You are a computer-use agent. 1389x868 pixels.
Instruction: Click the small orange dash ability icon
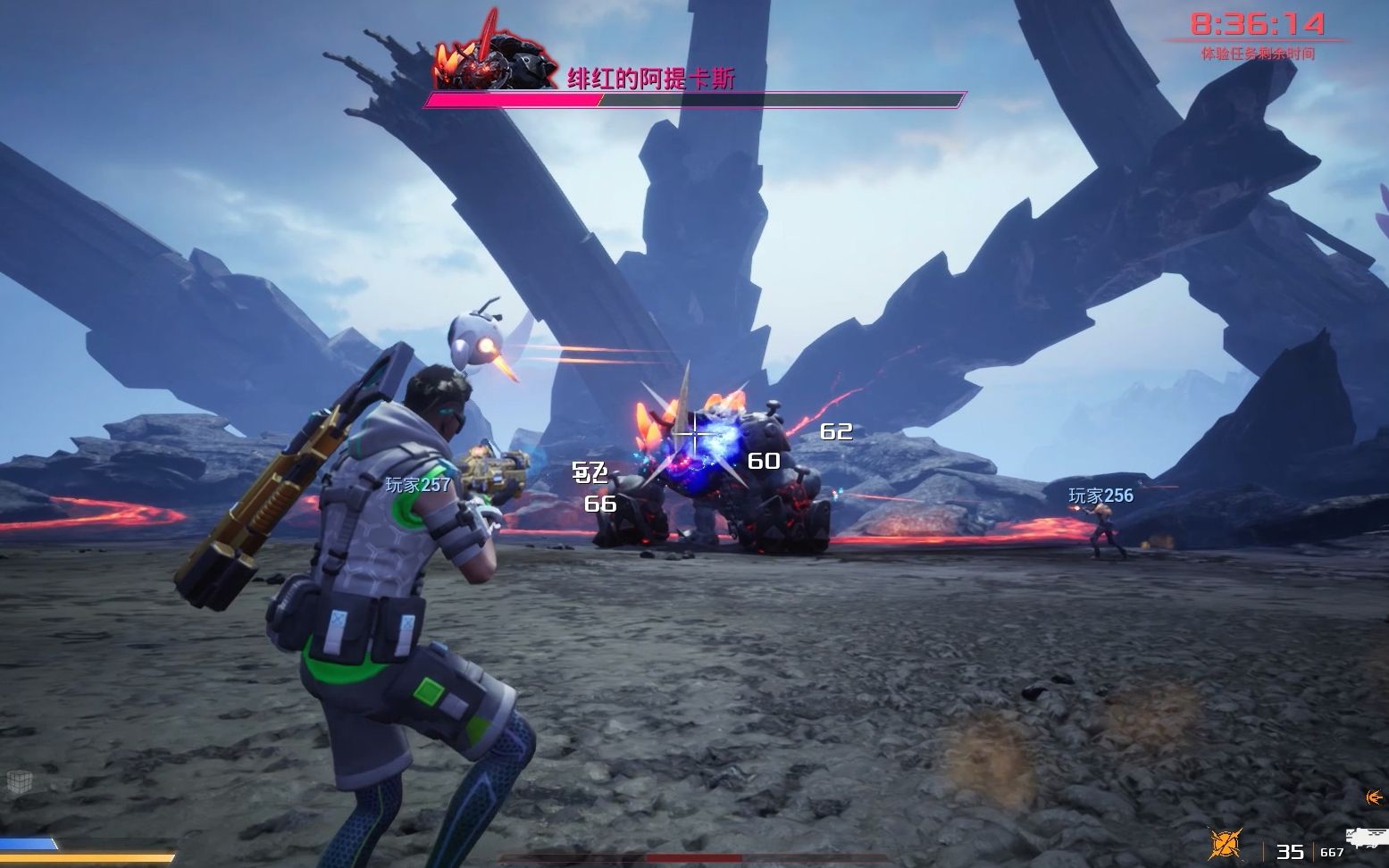coord(1375,797)
